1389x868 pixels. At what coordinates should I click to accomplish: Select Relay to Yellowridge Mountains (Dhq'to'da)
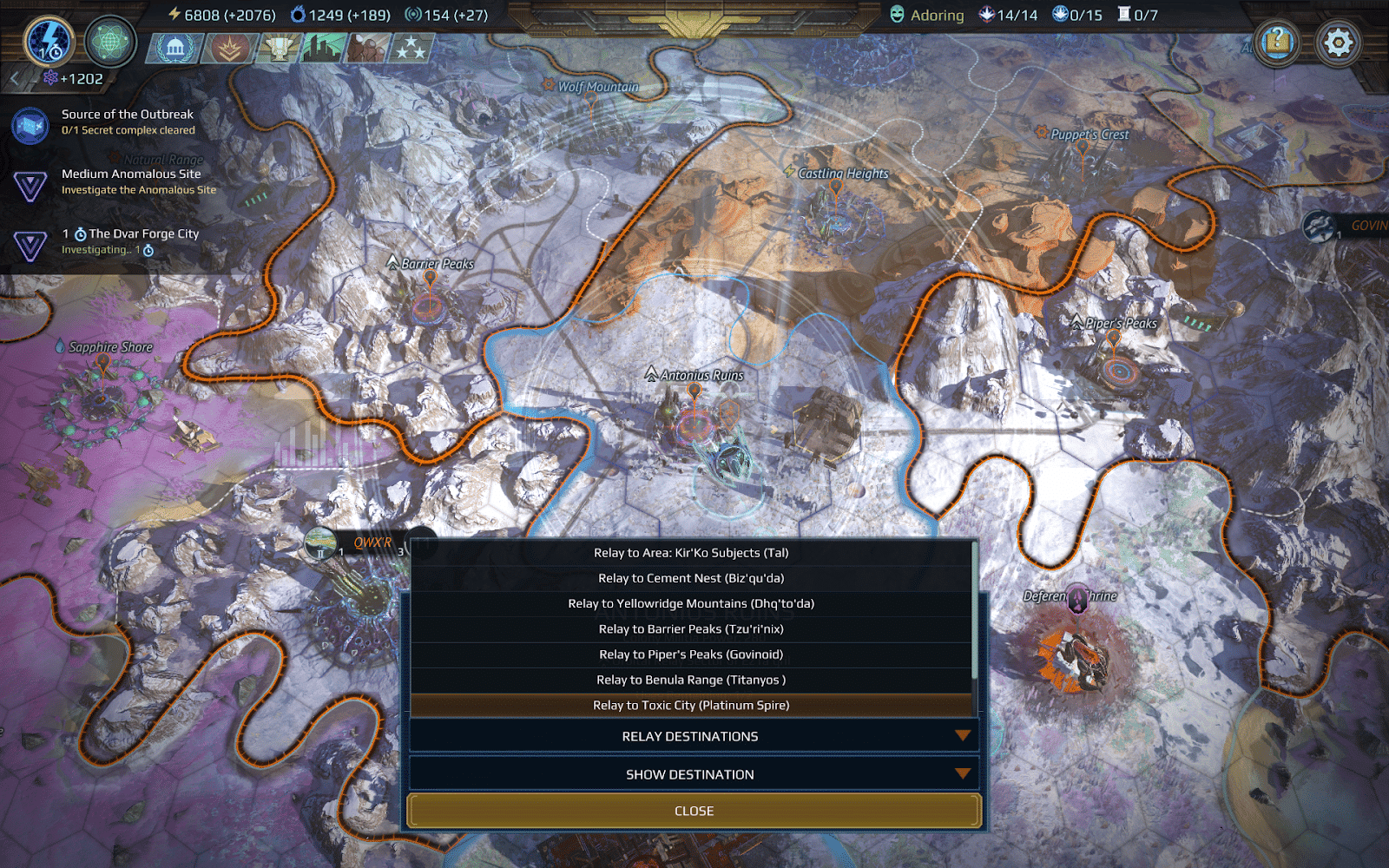tap(691, 603)
